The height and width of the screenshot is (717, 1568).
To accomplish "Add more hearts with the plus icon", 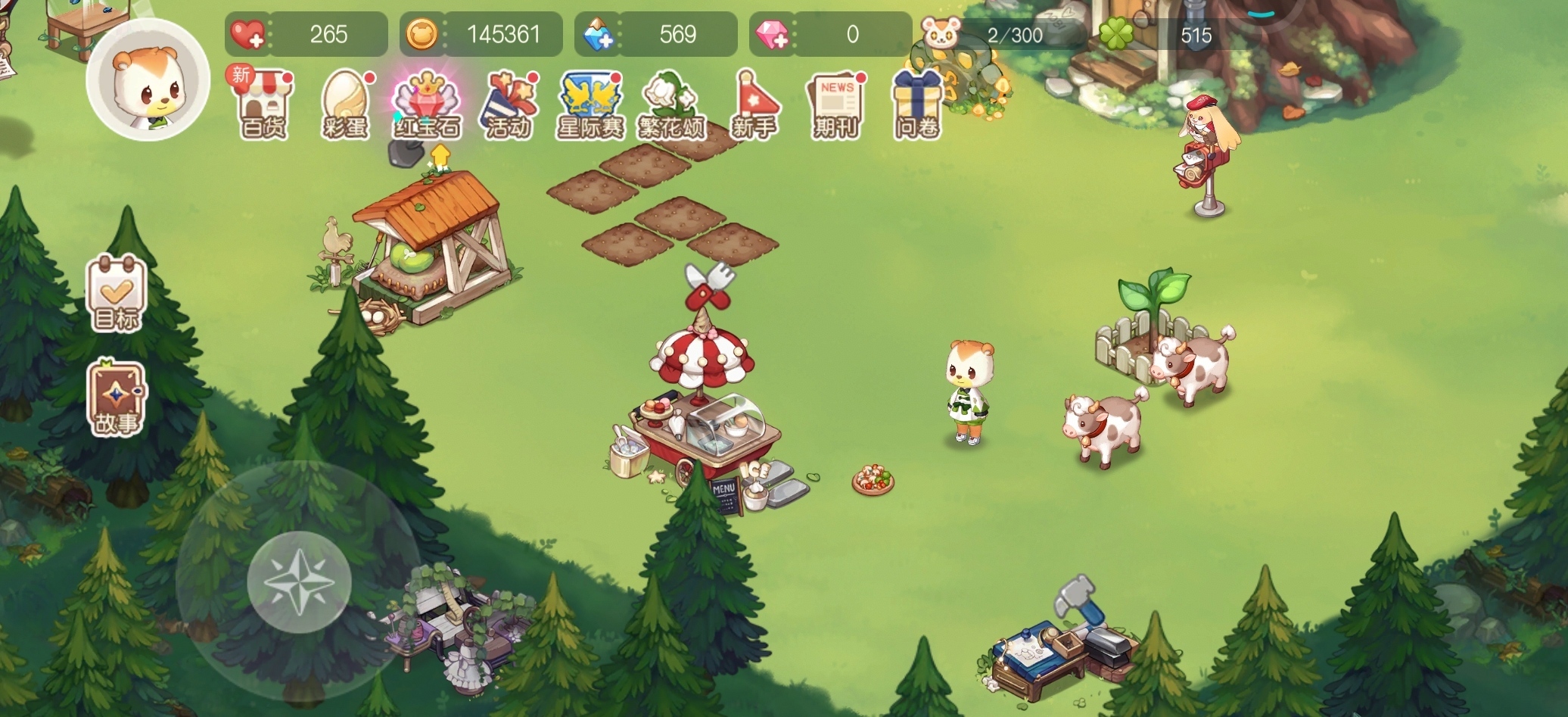I will tap(247, 35).
